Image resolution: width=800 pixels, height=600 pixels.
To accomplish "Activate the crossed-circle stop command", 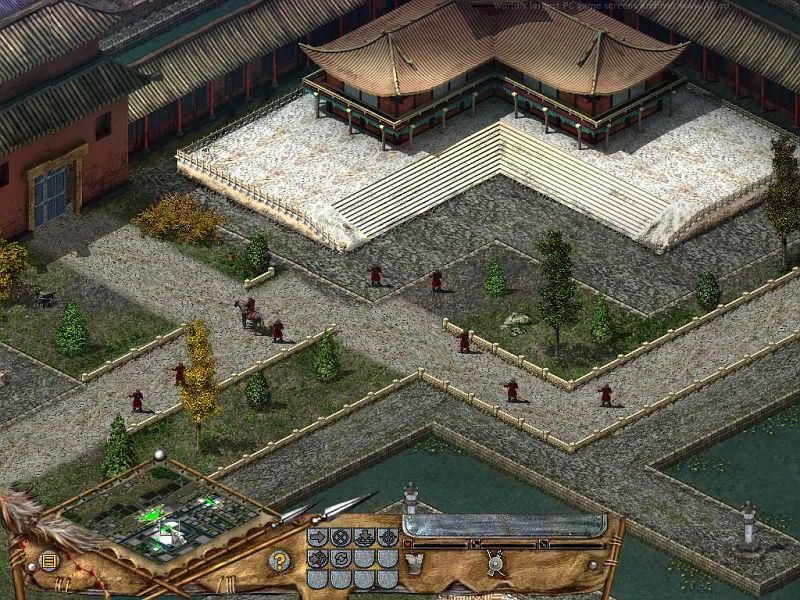I will (341, 537).
